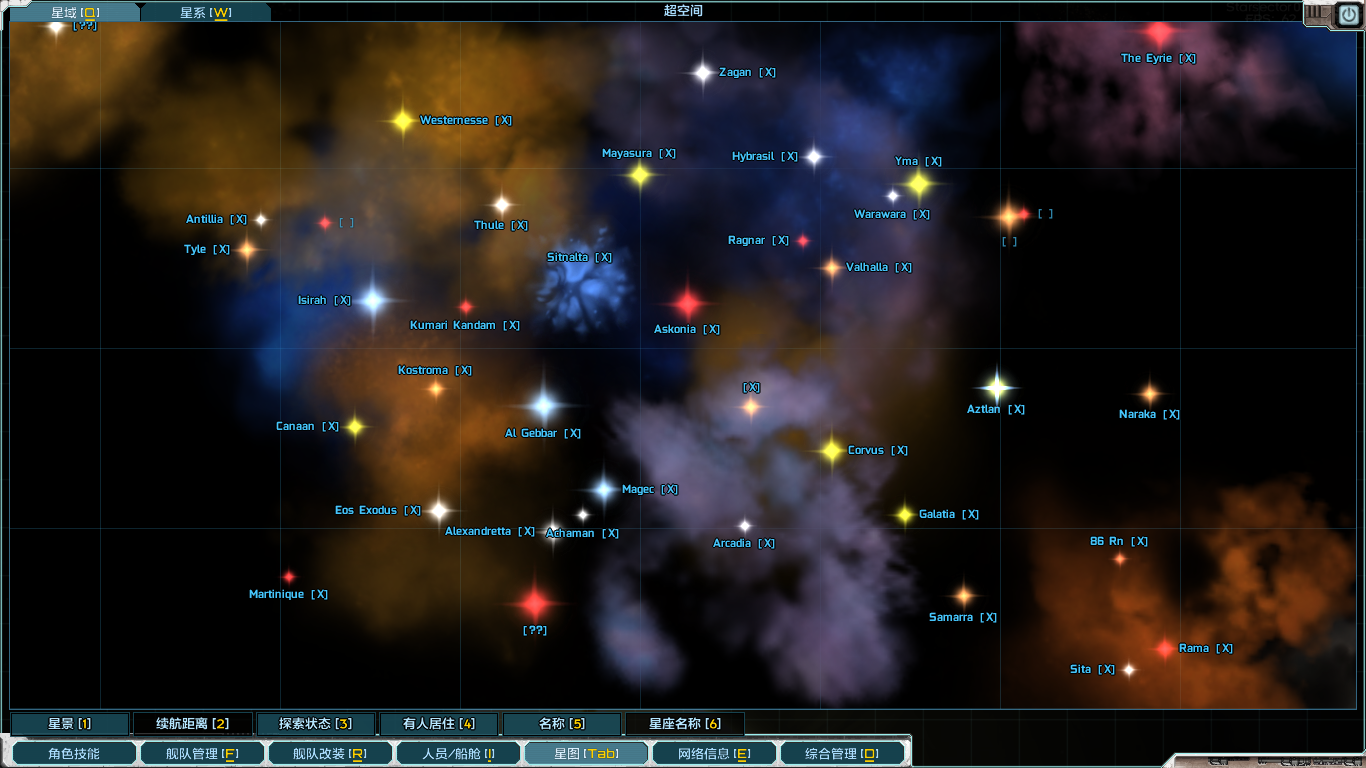Screen dimensions: 1366x768
Task: Toggle the 续航距离 fuel range filter
Action: pyautogui.click(x=192, y=723)
